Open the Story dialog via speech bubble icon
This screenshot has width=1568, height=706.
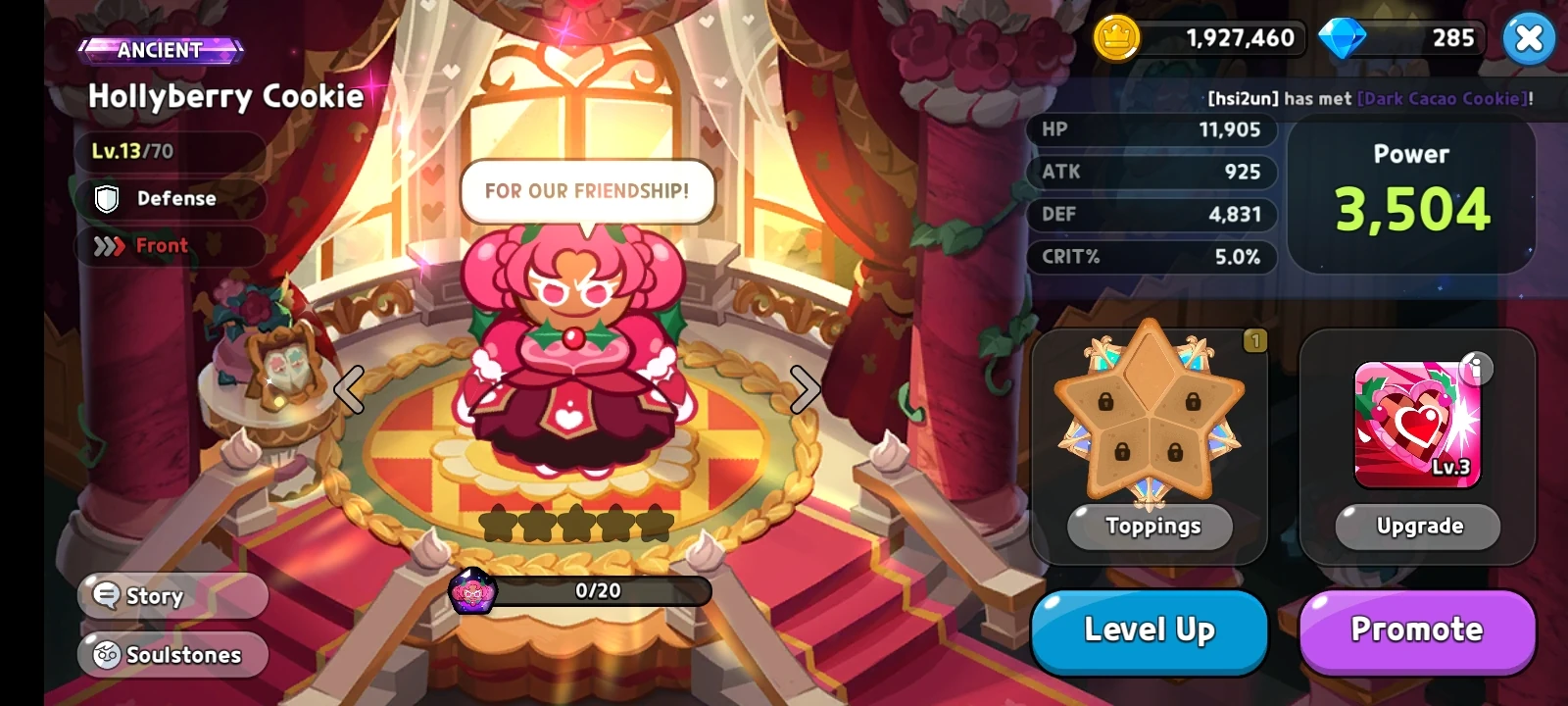(105, 595)
